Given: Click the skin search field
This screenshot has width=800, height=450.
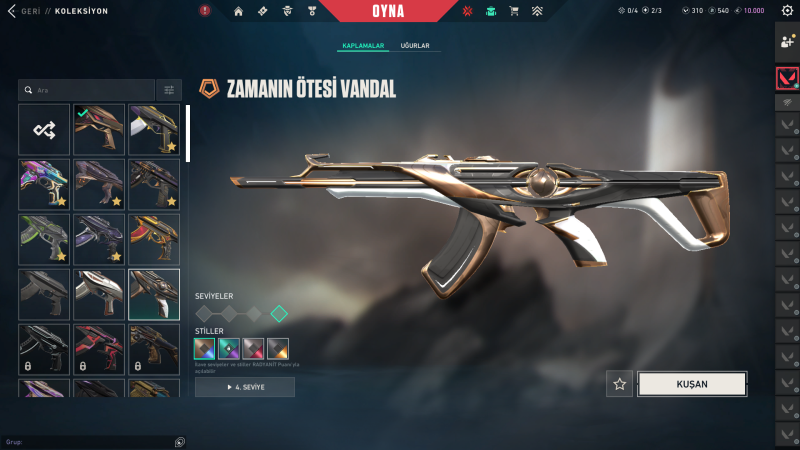Looking at the screenshot, I should tap(86, 90).
